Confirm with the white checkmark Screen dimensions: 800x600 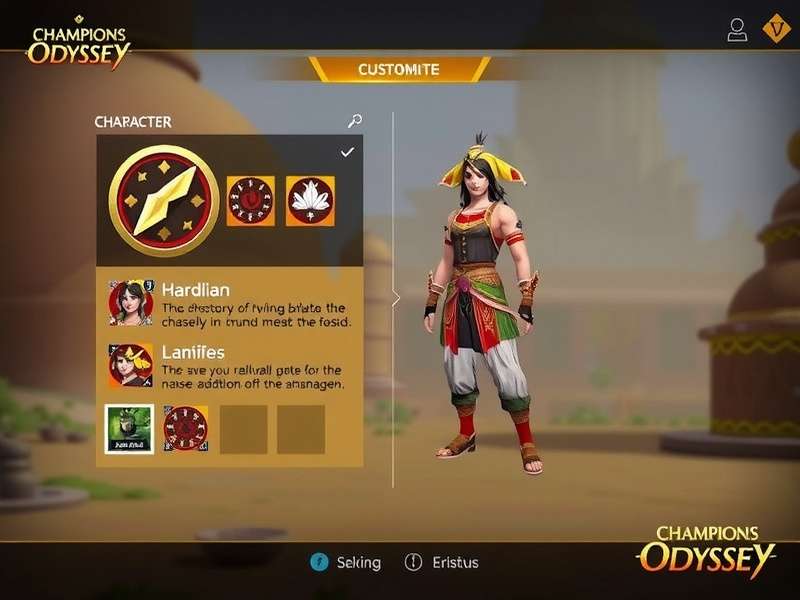click(x=347, y=152)
